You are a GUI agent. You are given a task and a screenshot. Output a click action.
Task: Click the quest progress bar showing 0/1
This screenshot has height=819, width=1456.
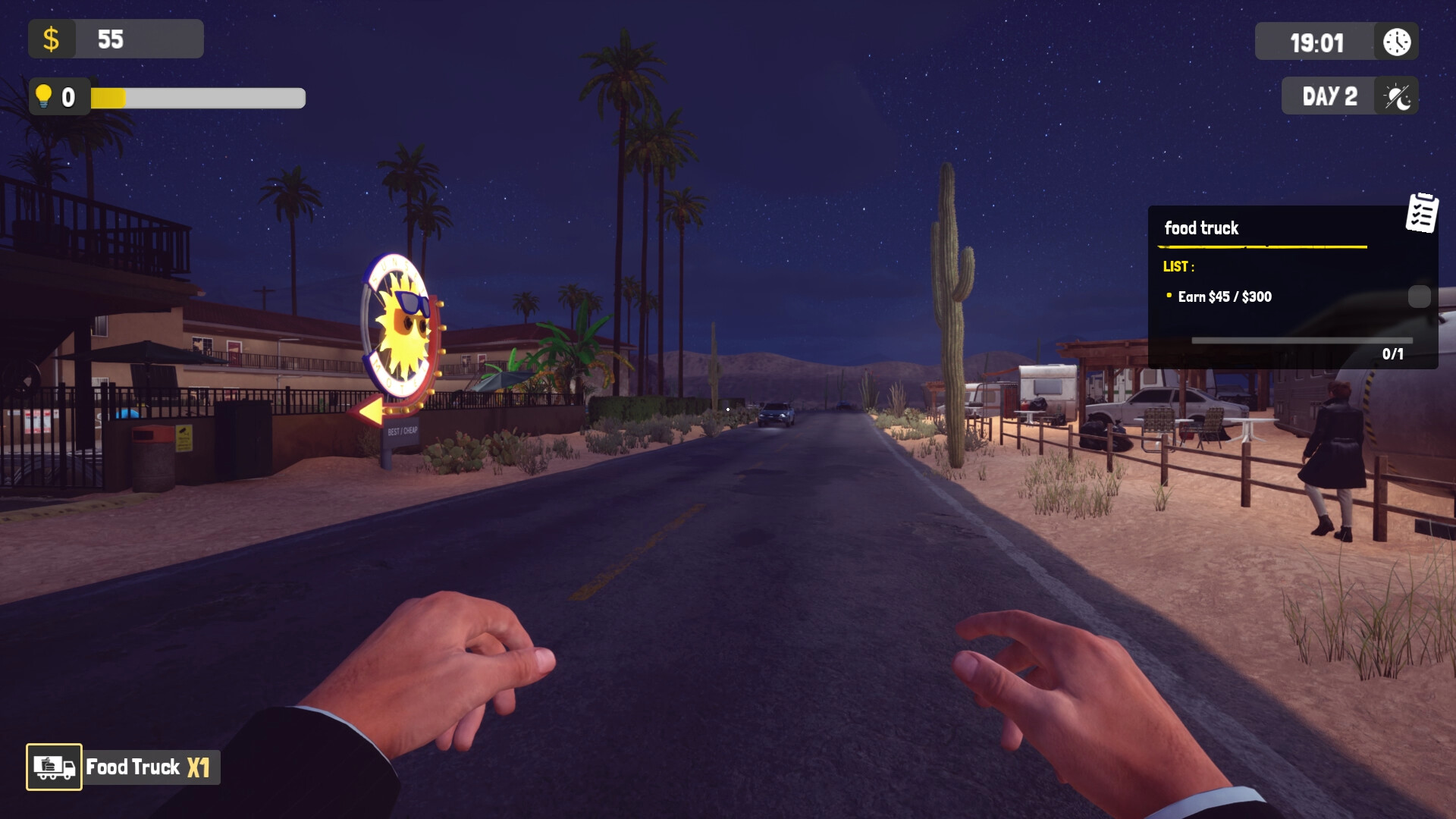(1301, 340)
